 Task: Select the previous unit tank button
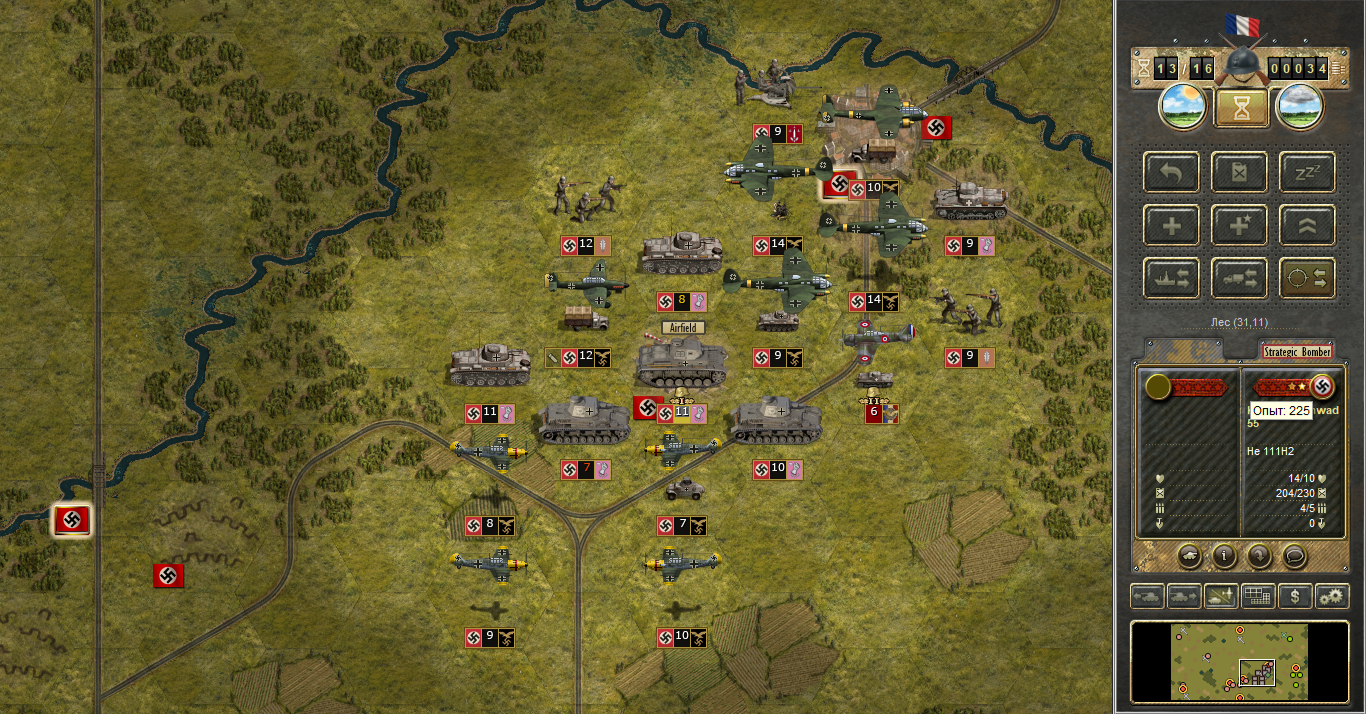click(1147, 597)
